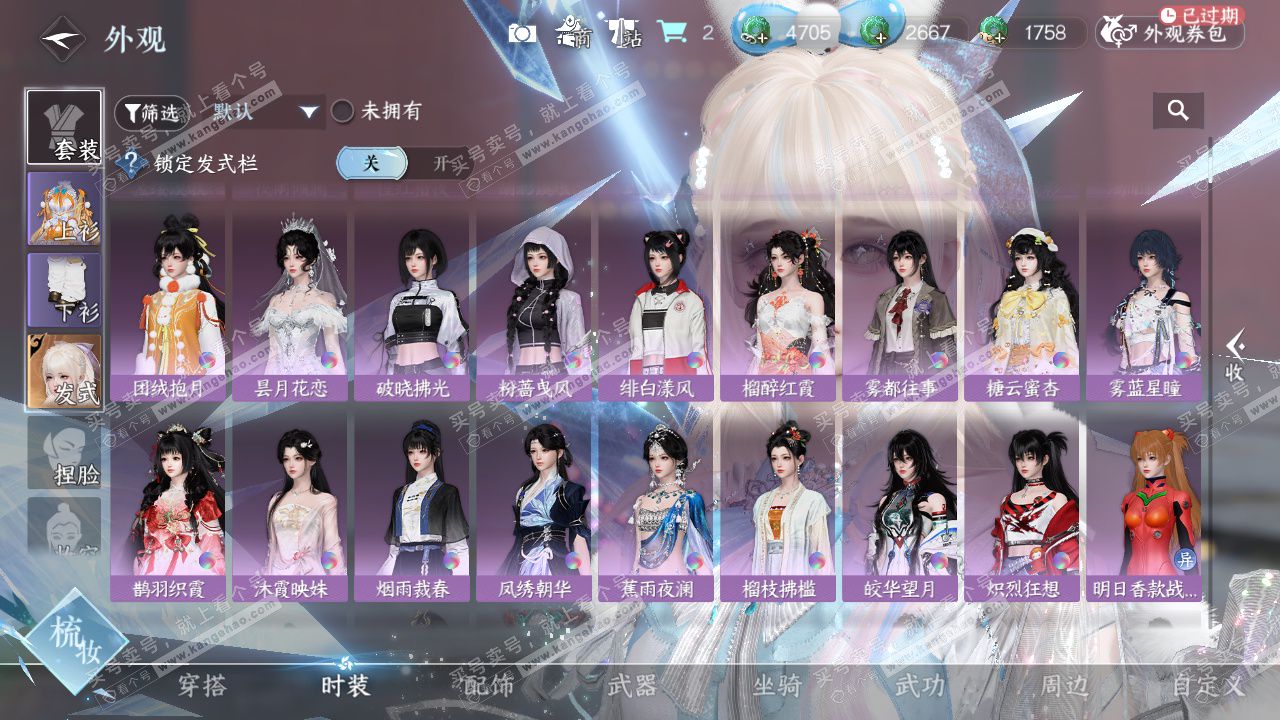Switch to the 坐骑 bottom tab
Image resolution: width=1280 pixels, height=720 pixels.
tap(777, 686)
